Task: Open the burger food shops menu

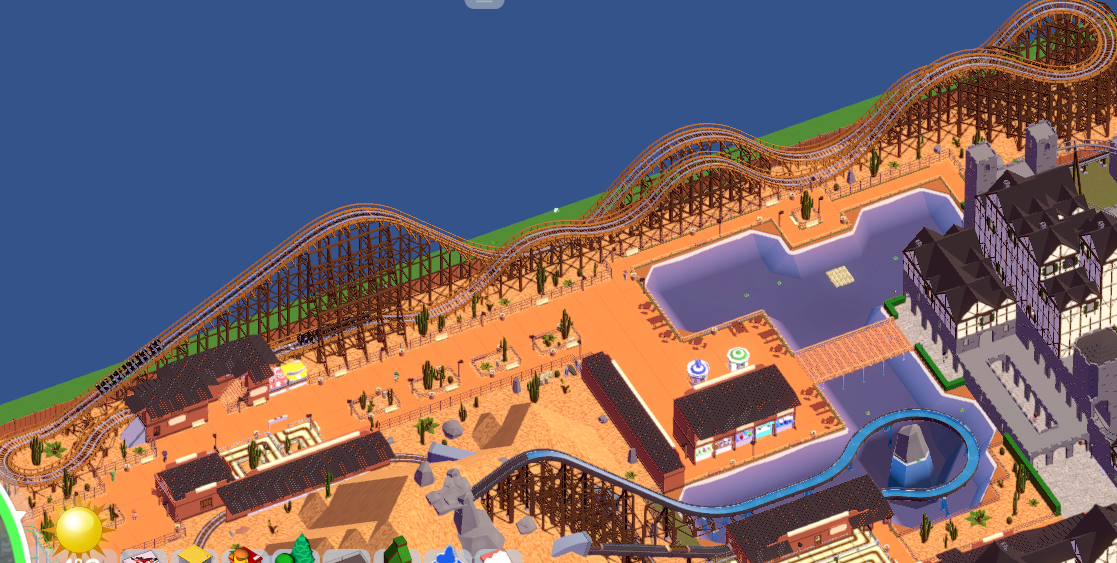Action: pos(244,555)
